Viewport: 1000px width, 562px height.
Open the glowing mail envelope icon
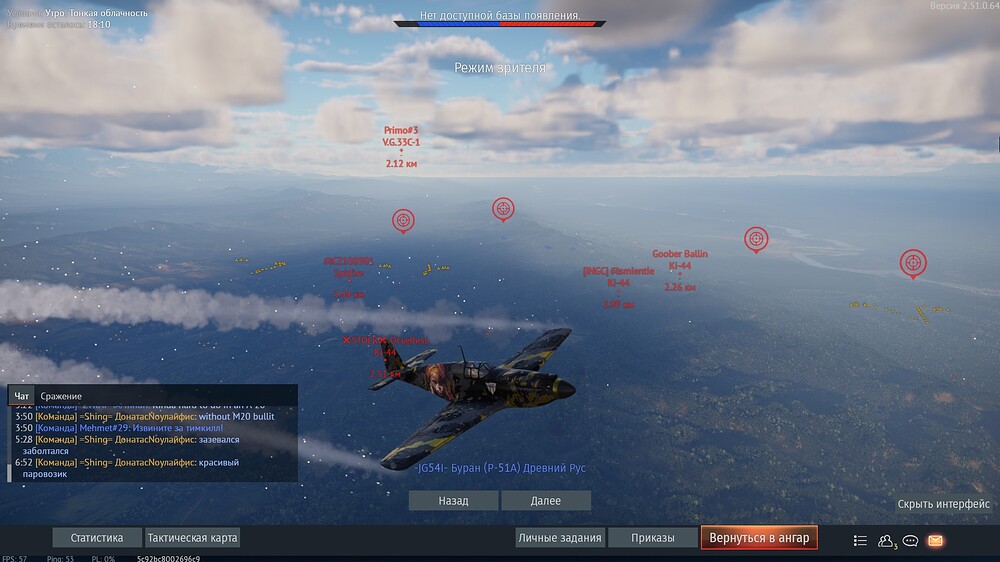935,541
